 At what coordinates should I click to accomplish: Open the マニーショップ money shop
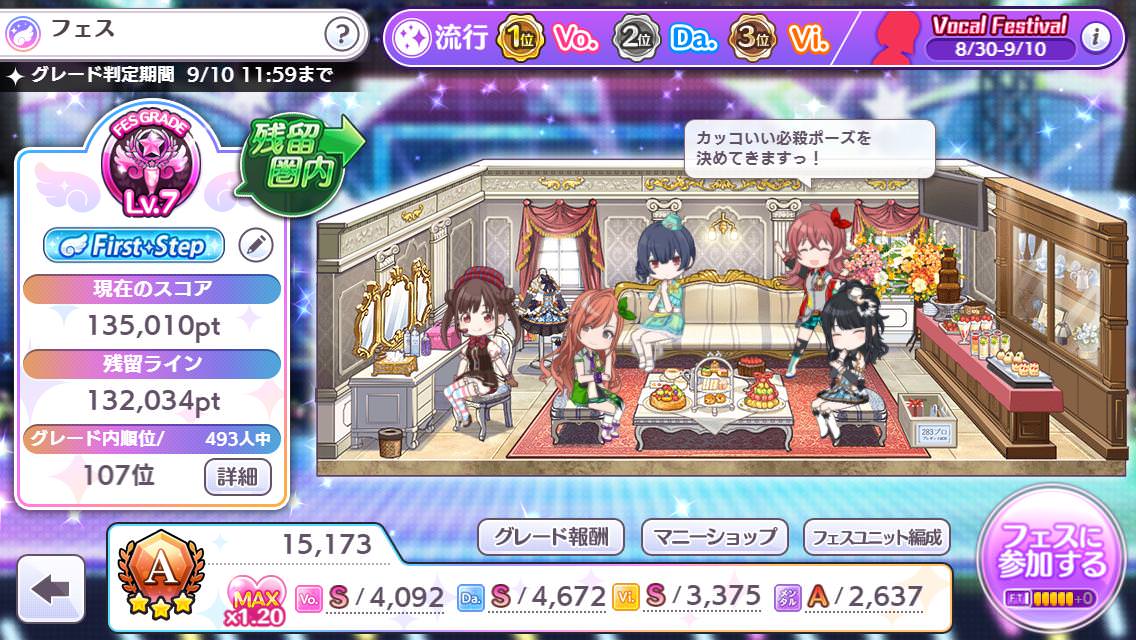click(714, 537)
